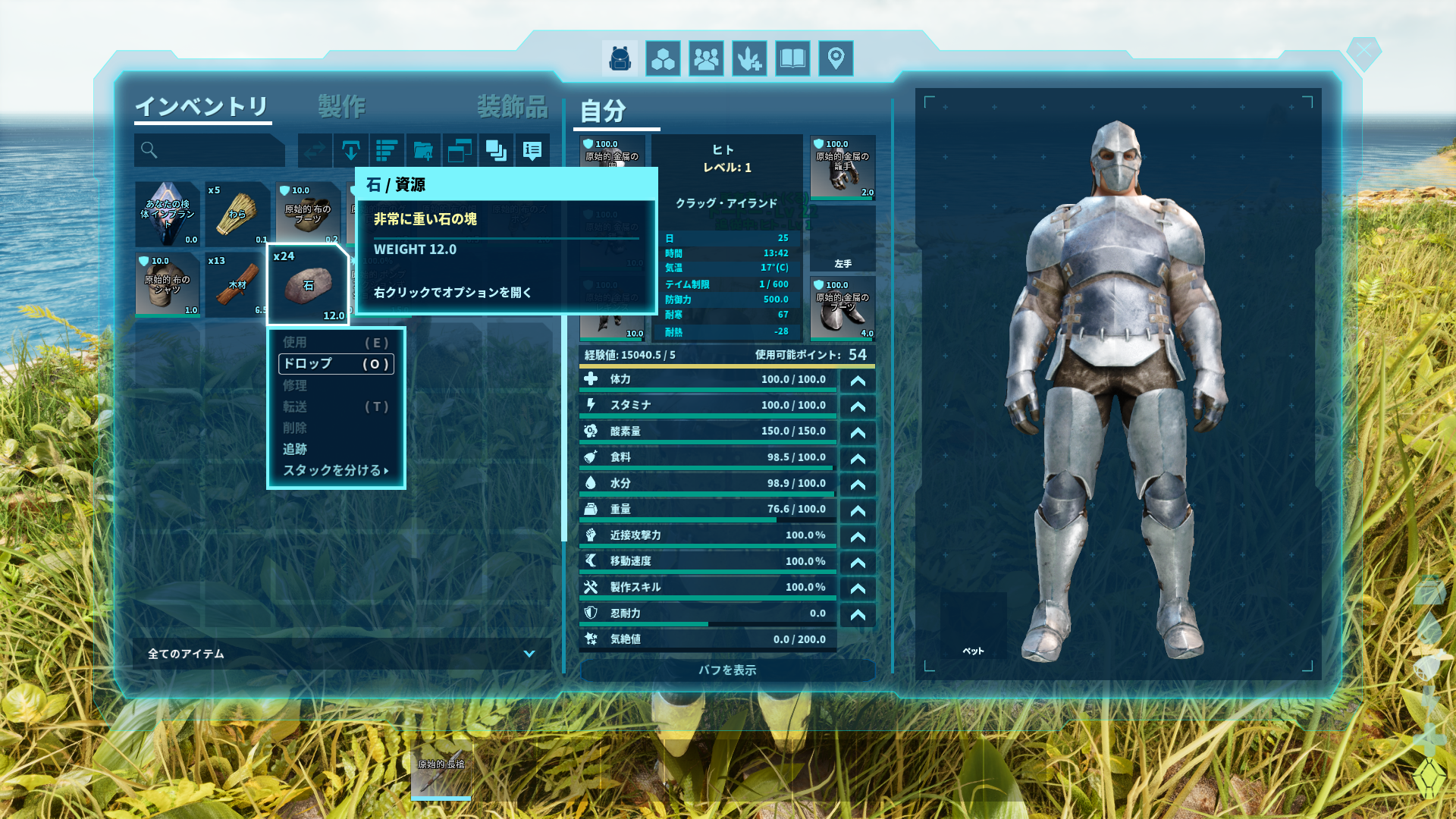Click the drop-all items icon

tap(350, 150)
